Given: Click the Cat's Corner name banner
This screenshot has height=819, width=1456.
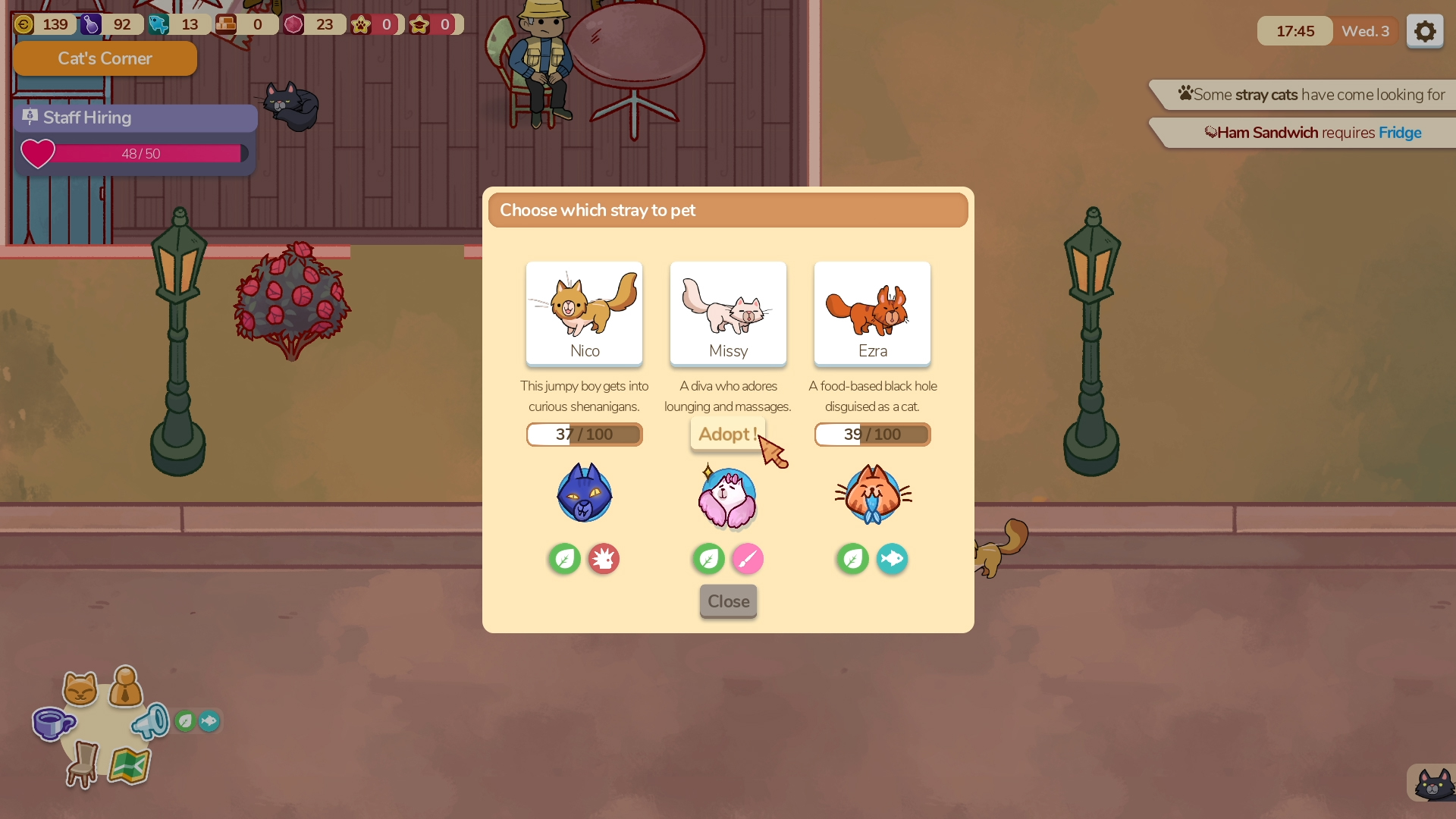Looking at the screenshot, I should 105,58.
